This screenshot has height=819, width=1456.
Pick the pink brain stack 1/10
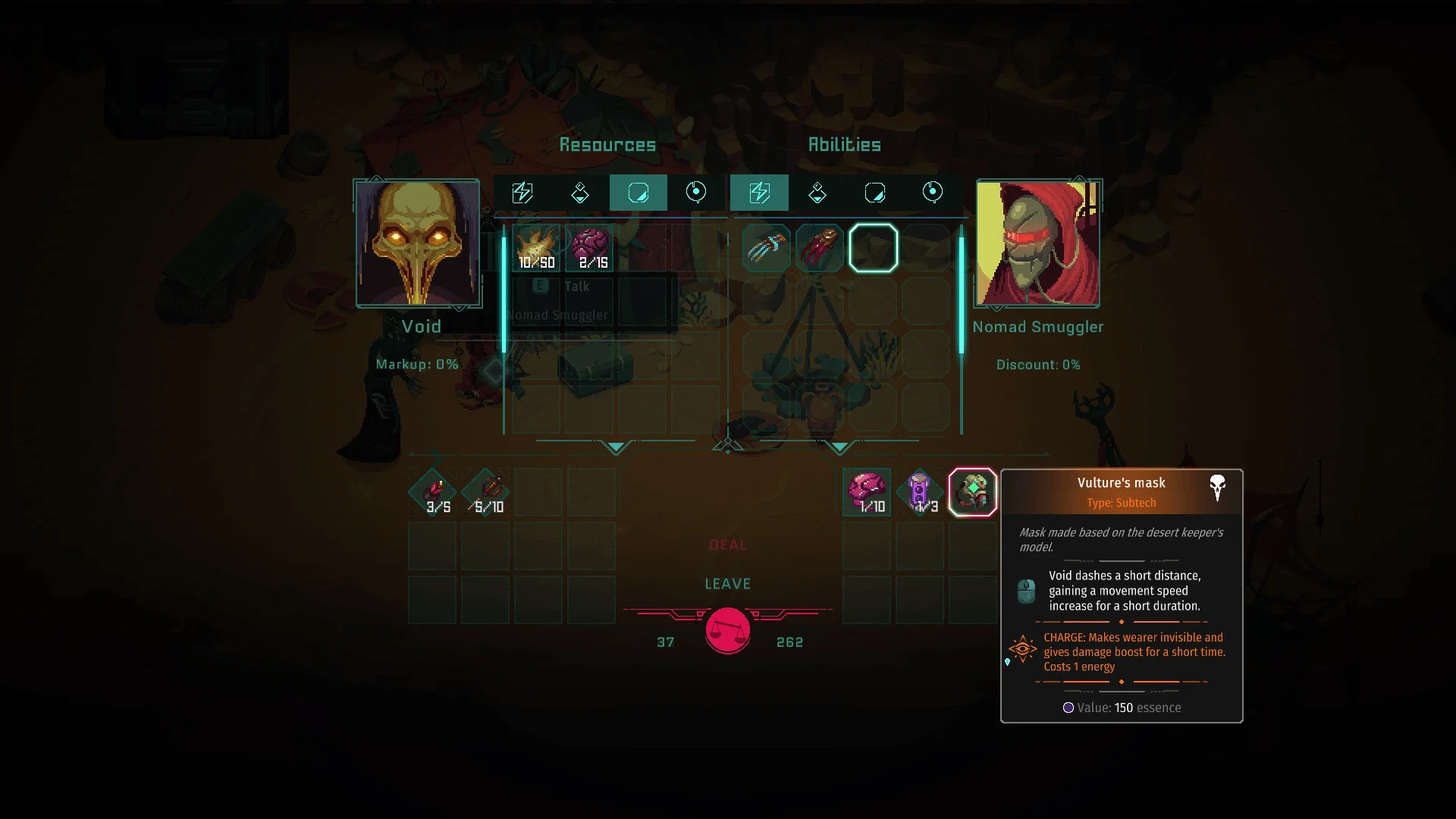(867, 492)
